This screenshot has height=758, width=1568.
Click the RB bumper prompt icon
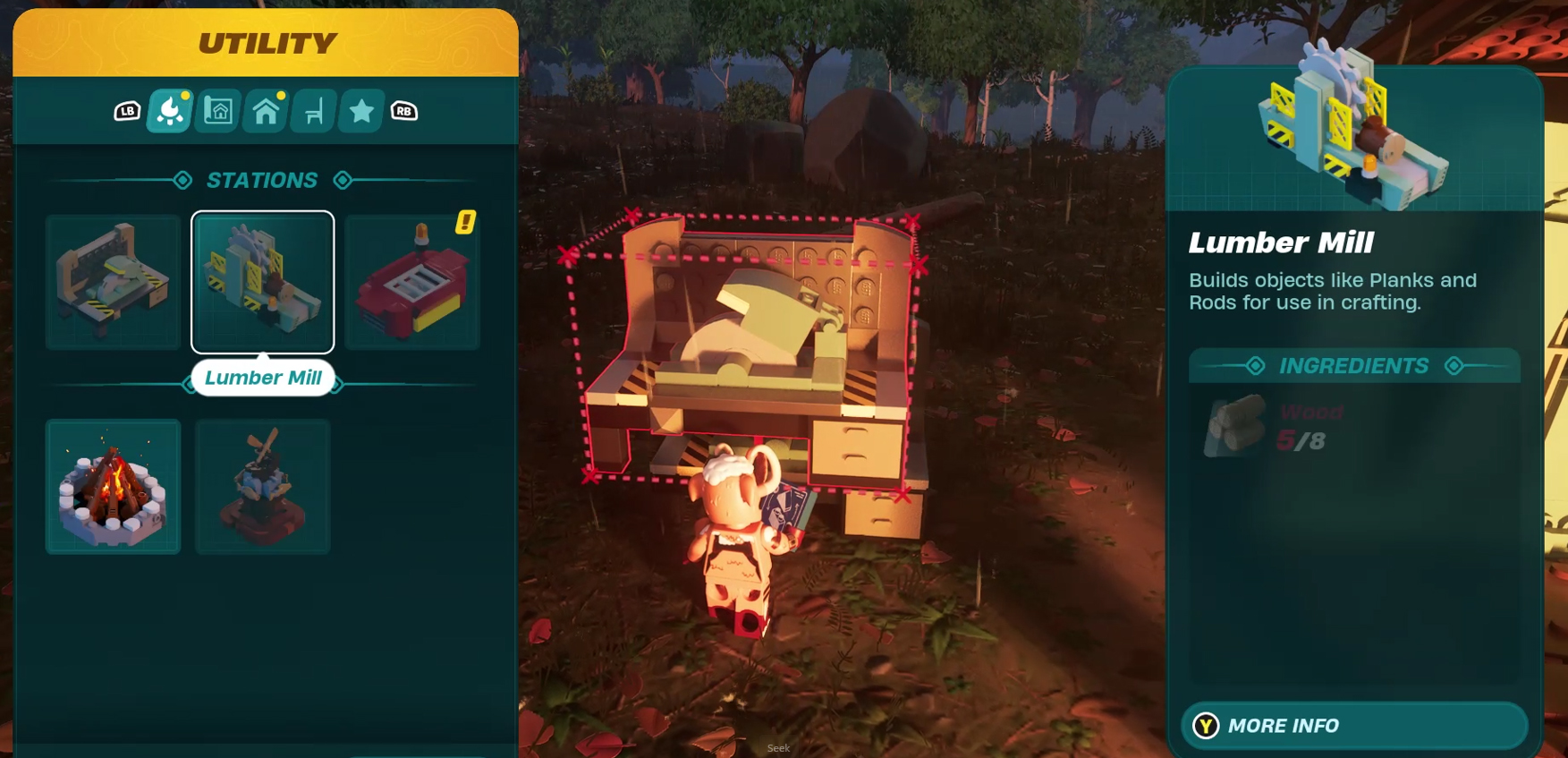tap(404, 111)
